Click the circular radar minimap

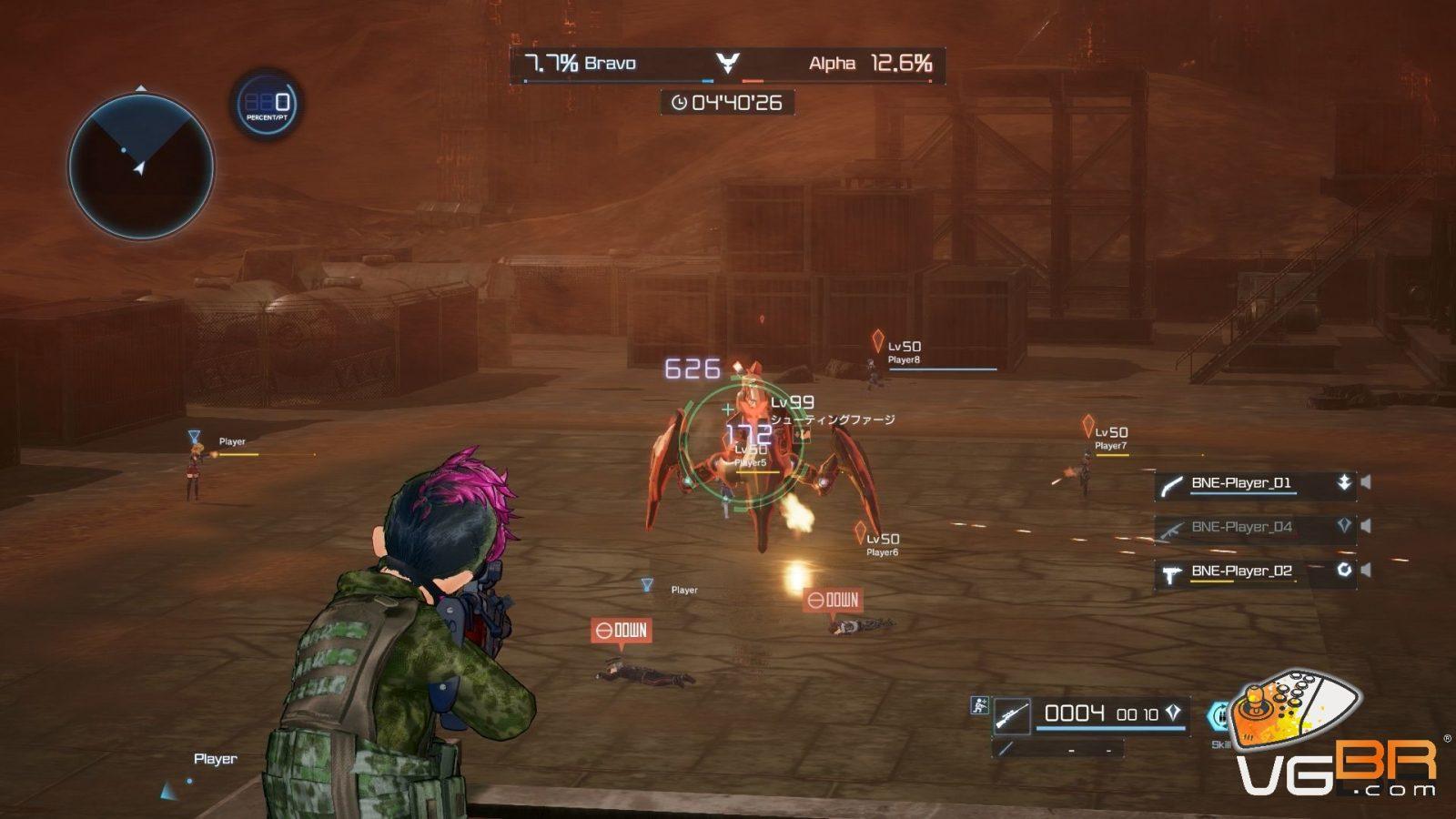(x=141, y=167)
